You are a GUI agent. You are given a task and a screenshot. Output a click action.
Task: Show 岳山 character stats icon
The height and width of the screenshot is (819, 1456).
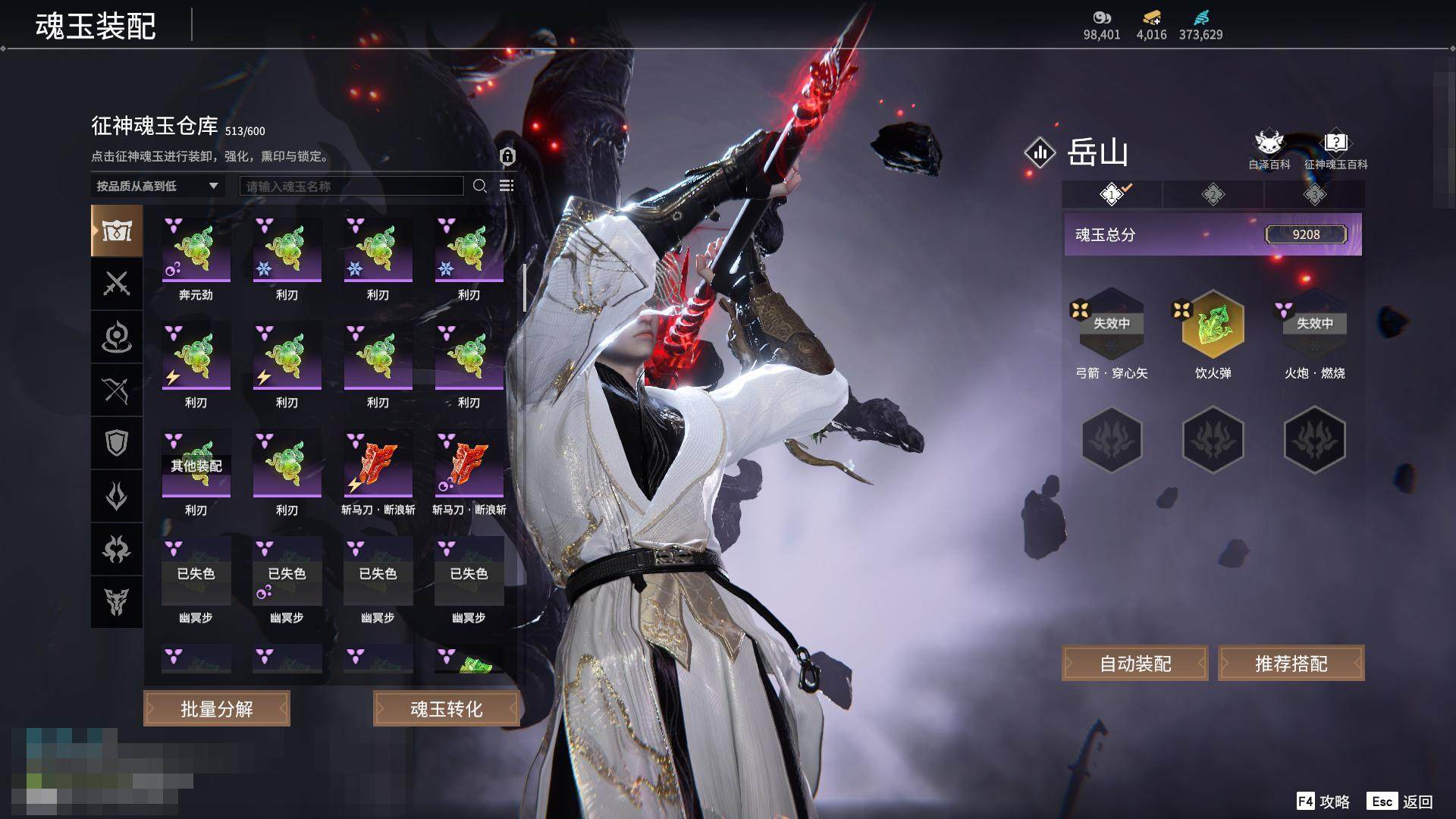[1040, 152]
